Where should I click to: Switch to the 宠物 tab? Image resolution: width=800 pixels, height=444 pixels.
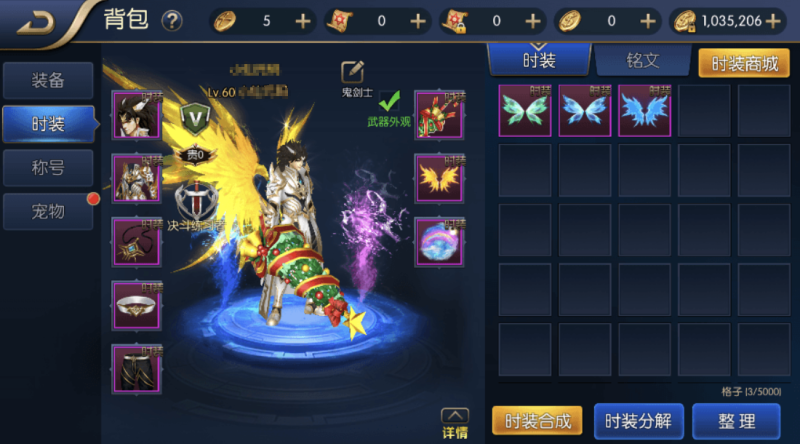point(48,210)
